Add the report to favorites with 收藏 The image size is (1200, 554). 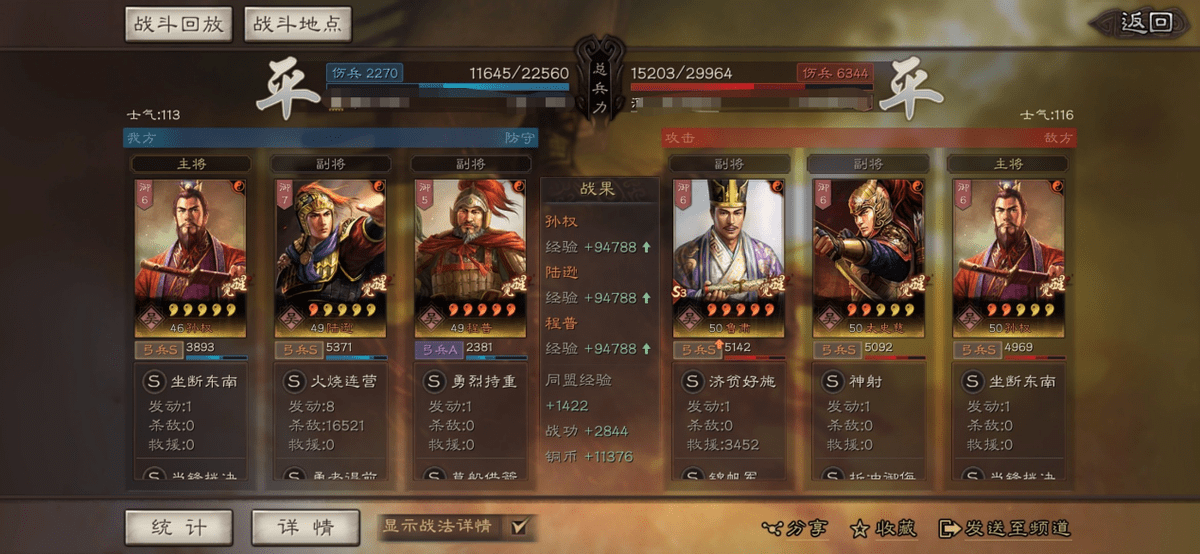pos(884,528)
